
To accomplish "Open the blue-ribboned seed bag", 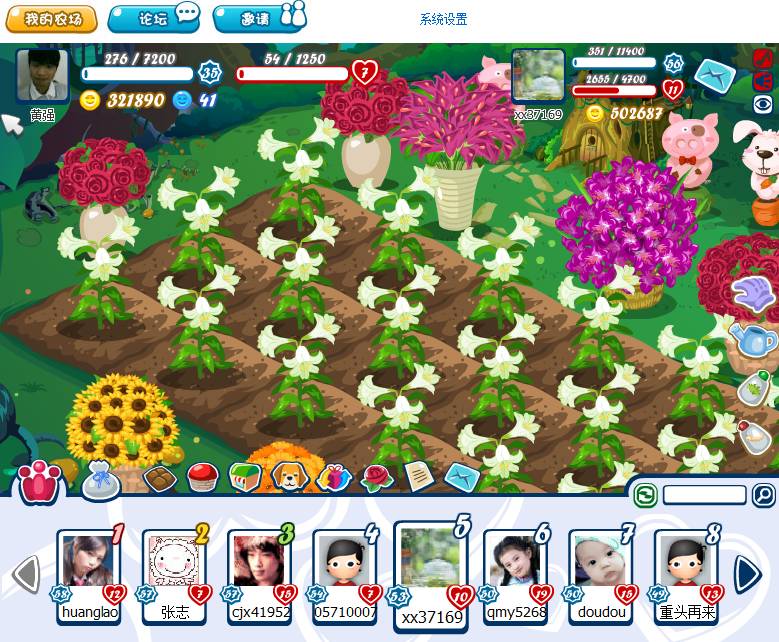I will [101, 481].
